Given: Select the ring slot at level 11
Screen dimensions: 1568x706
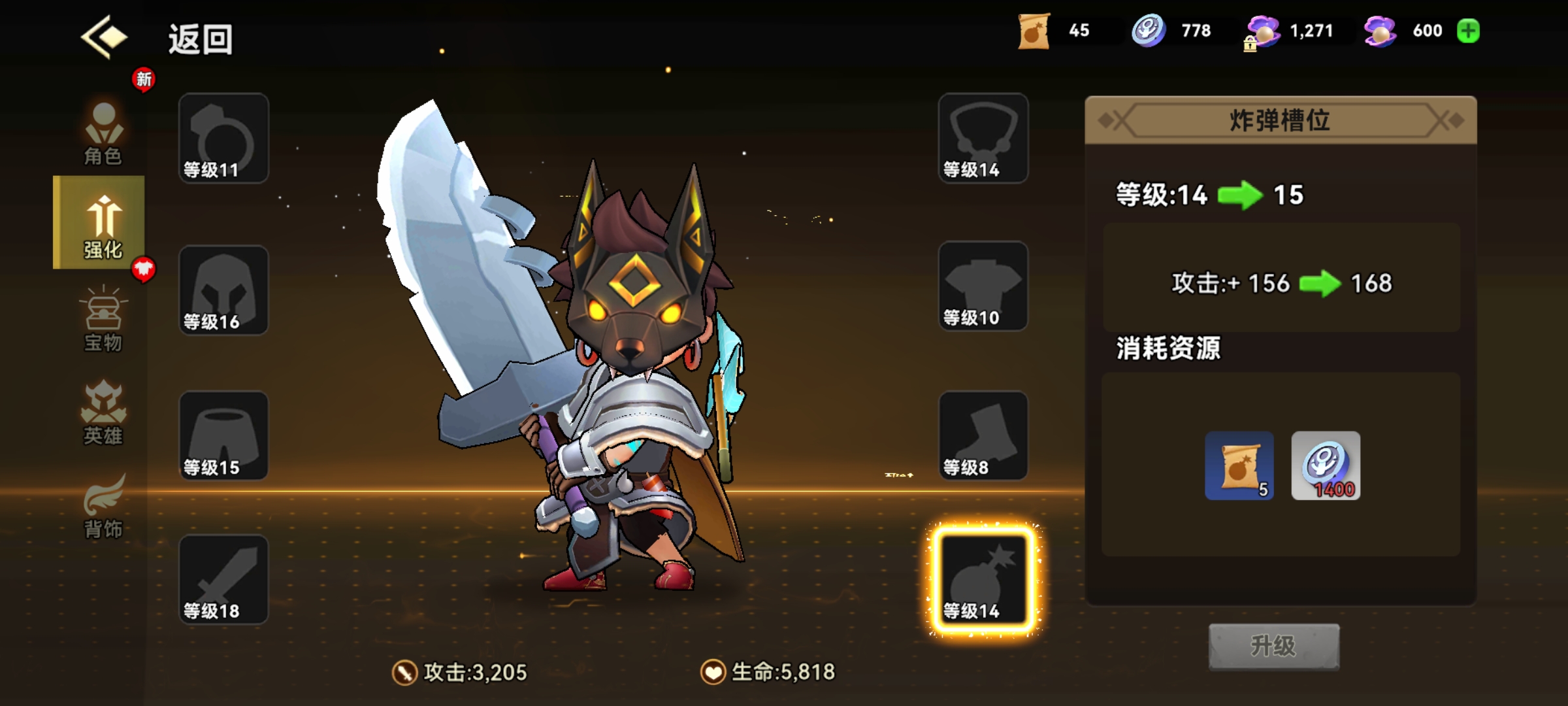Looking at the screenshot, I should point(223,138).
